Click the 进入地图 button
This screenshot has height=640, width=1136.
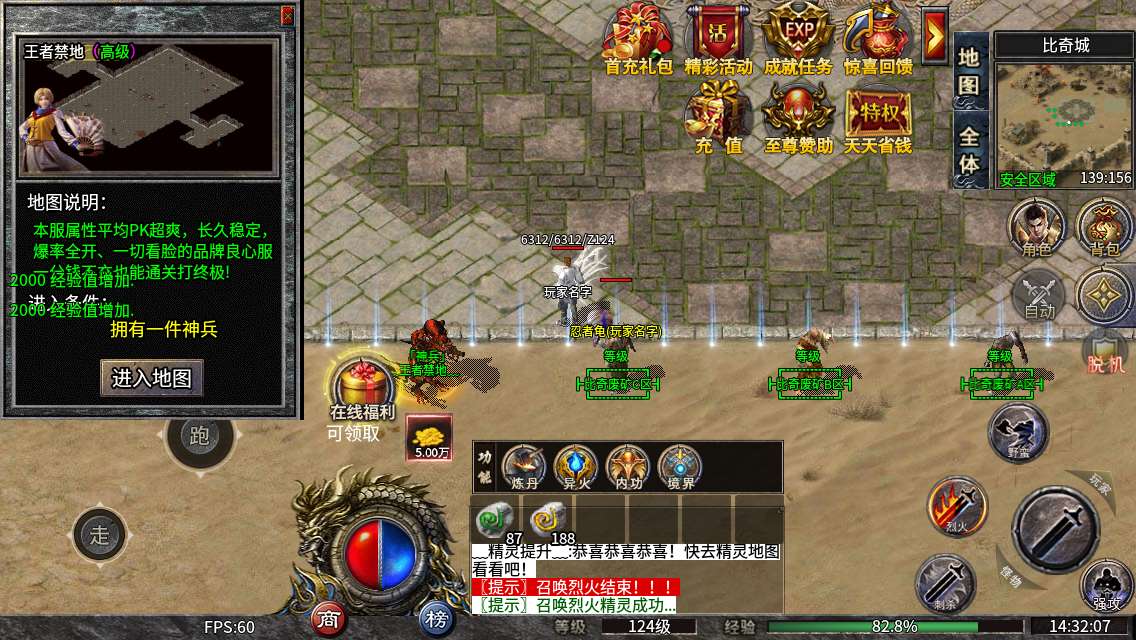152,379
